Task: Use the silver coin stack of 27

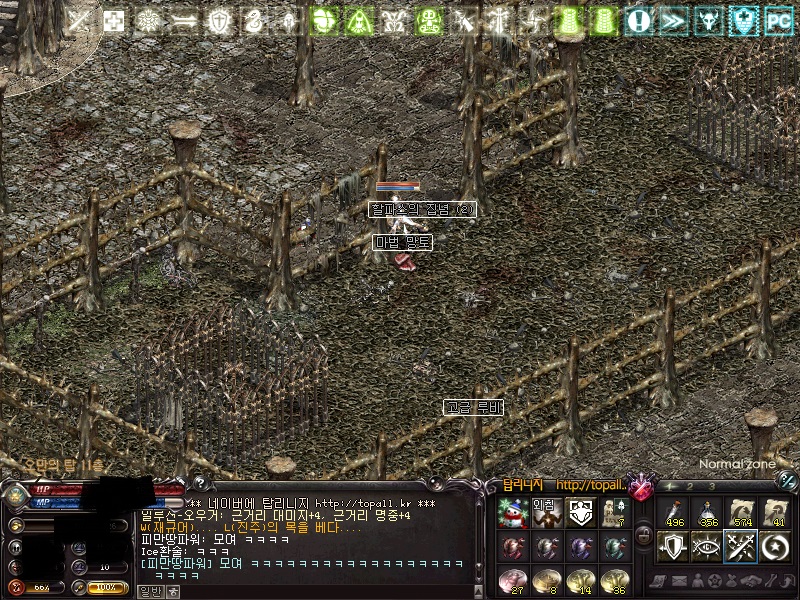Action: [511, 581]
